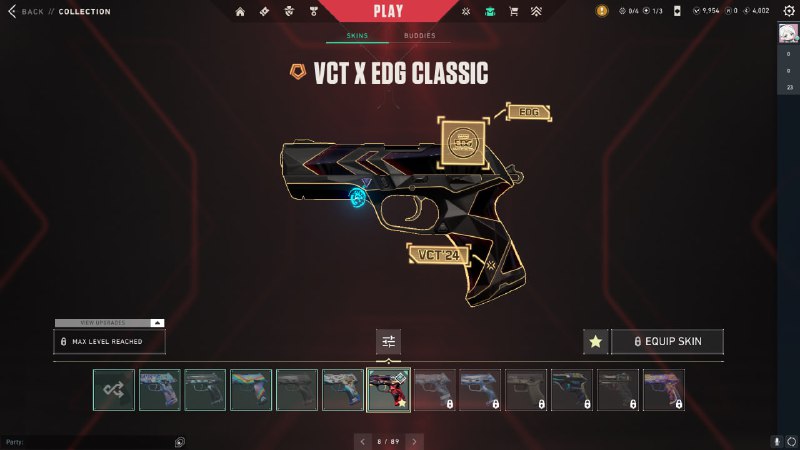Open the home page icon

tap(240, 12)
